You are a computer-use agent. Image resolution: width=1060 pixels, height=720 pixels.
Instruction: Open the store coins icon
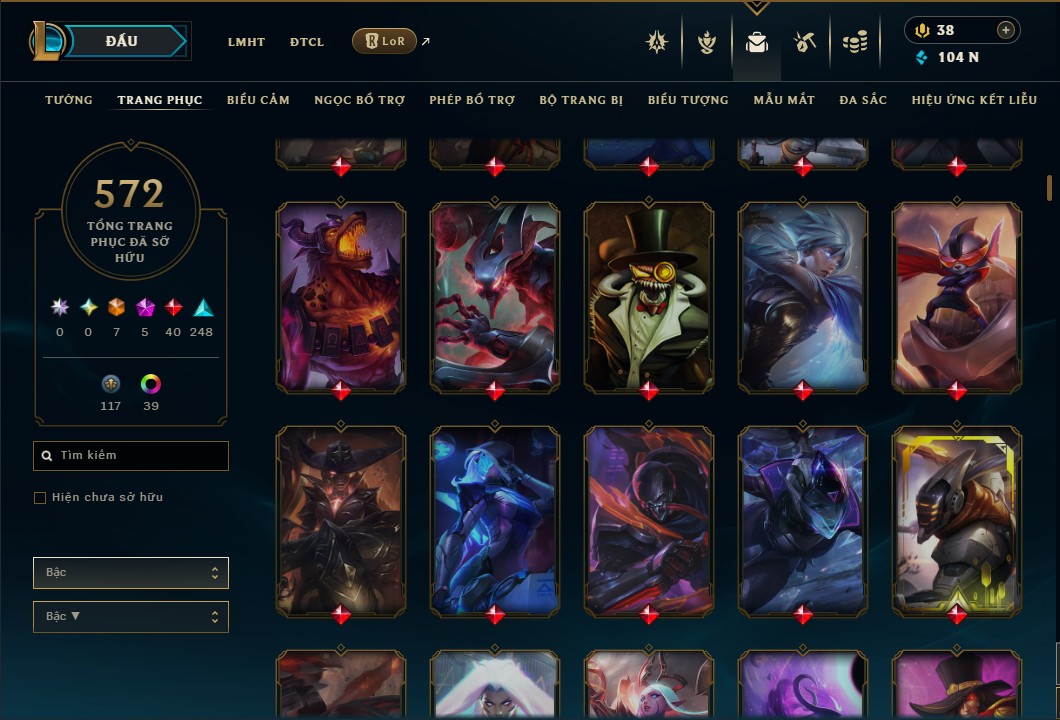tap(854, 42)
